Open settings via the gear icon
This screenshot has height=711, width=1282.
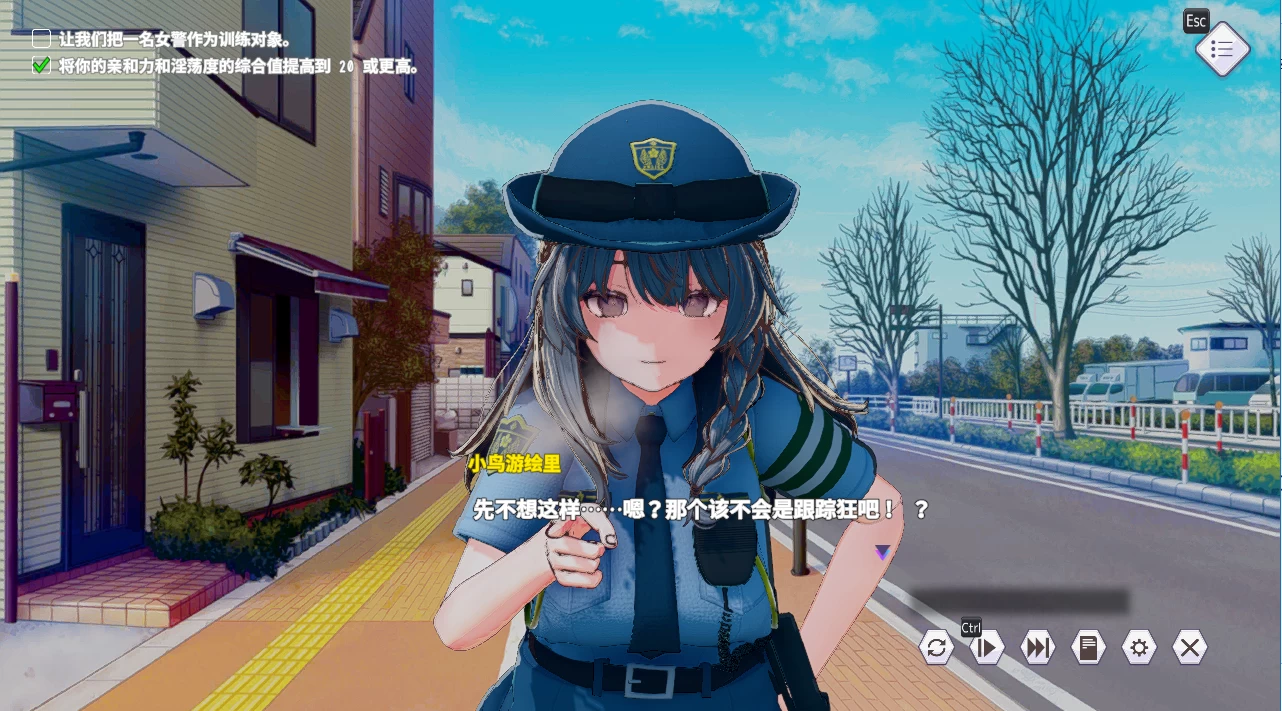(x=1139, y=648)
